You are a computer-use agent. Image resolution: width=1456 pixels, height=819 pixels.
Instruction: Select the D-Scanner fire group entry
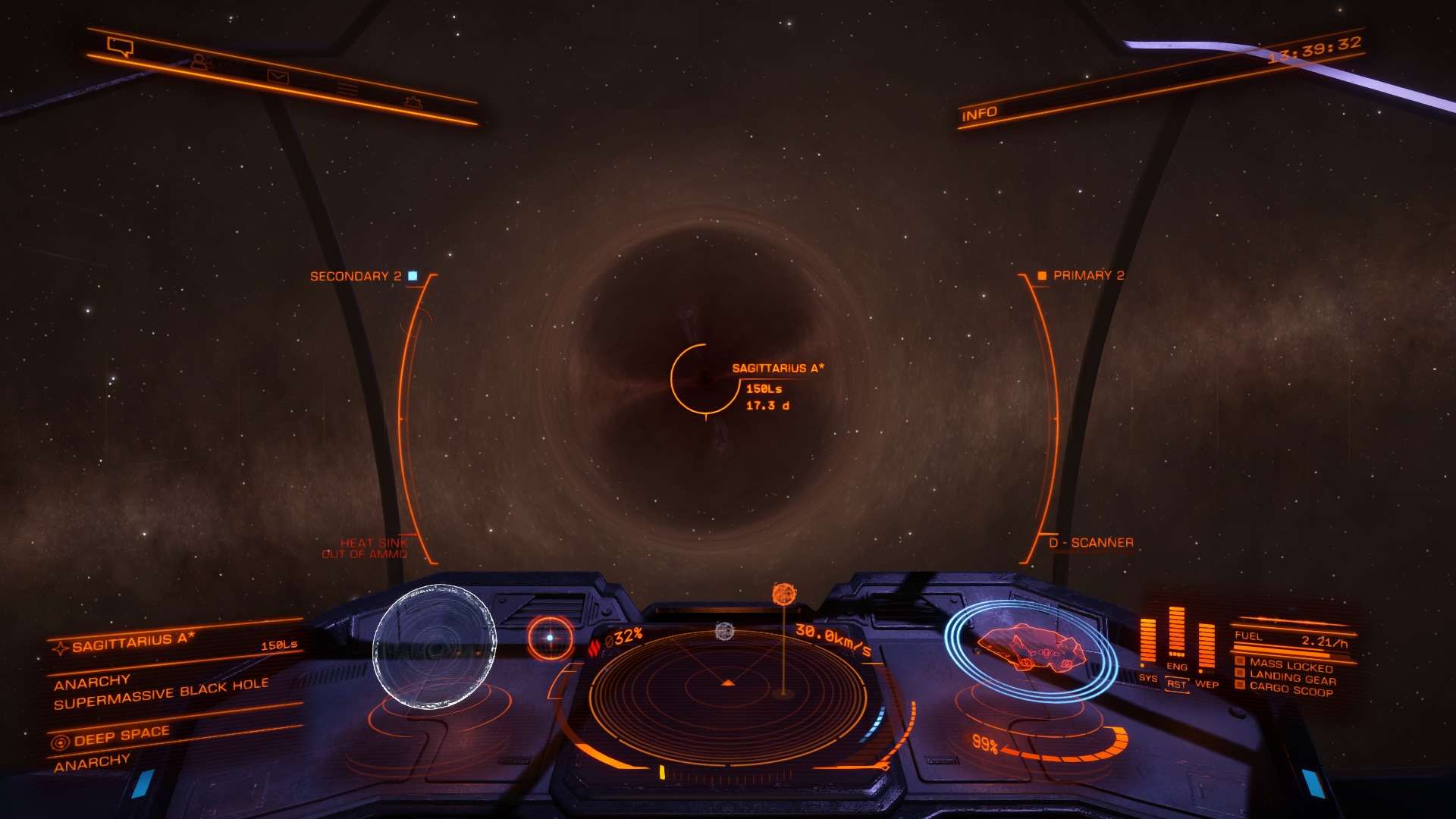pos(1090,543)
